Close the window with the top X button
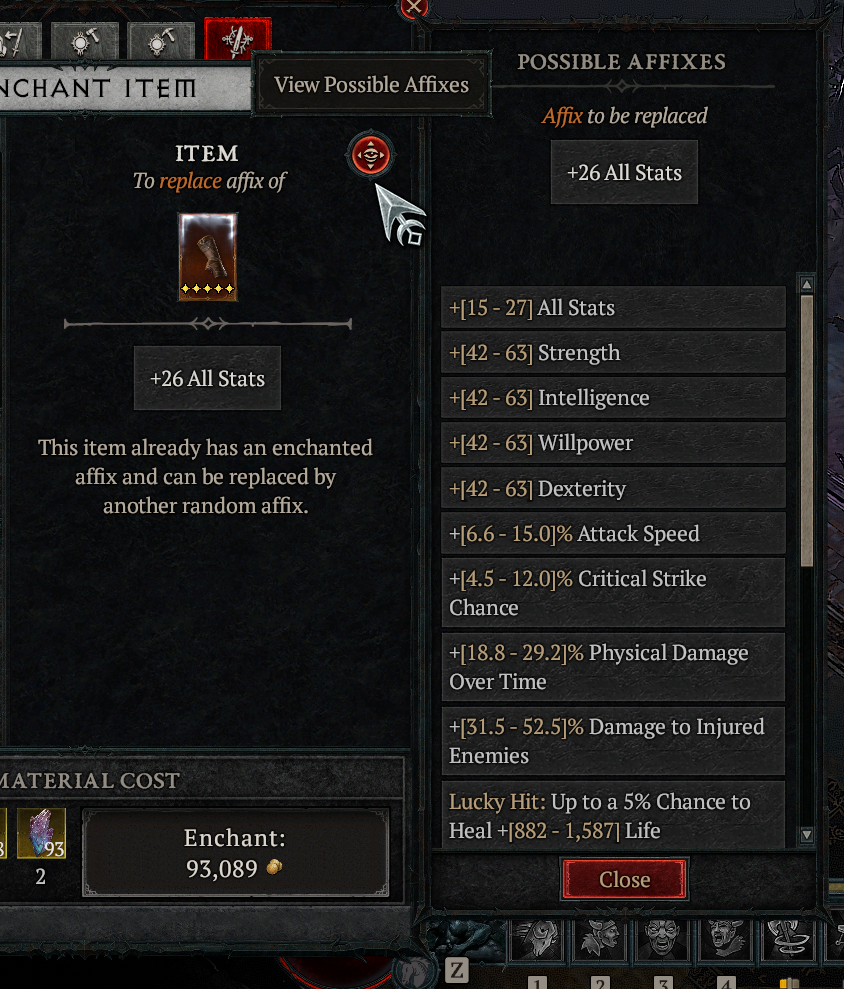The image size is (844, 989). coord(413,8)
